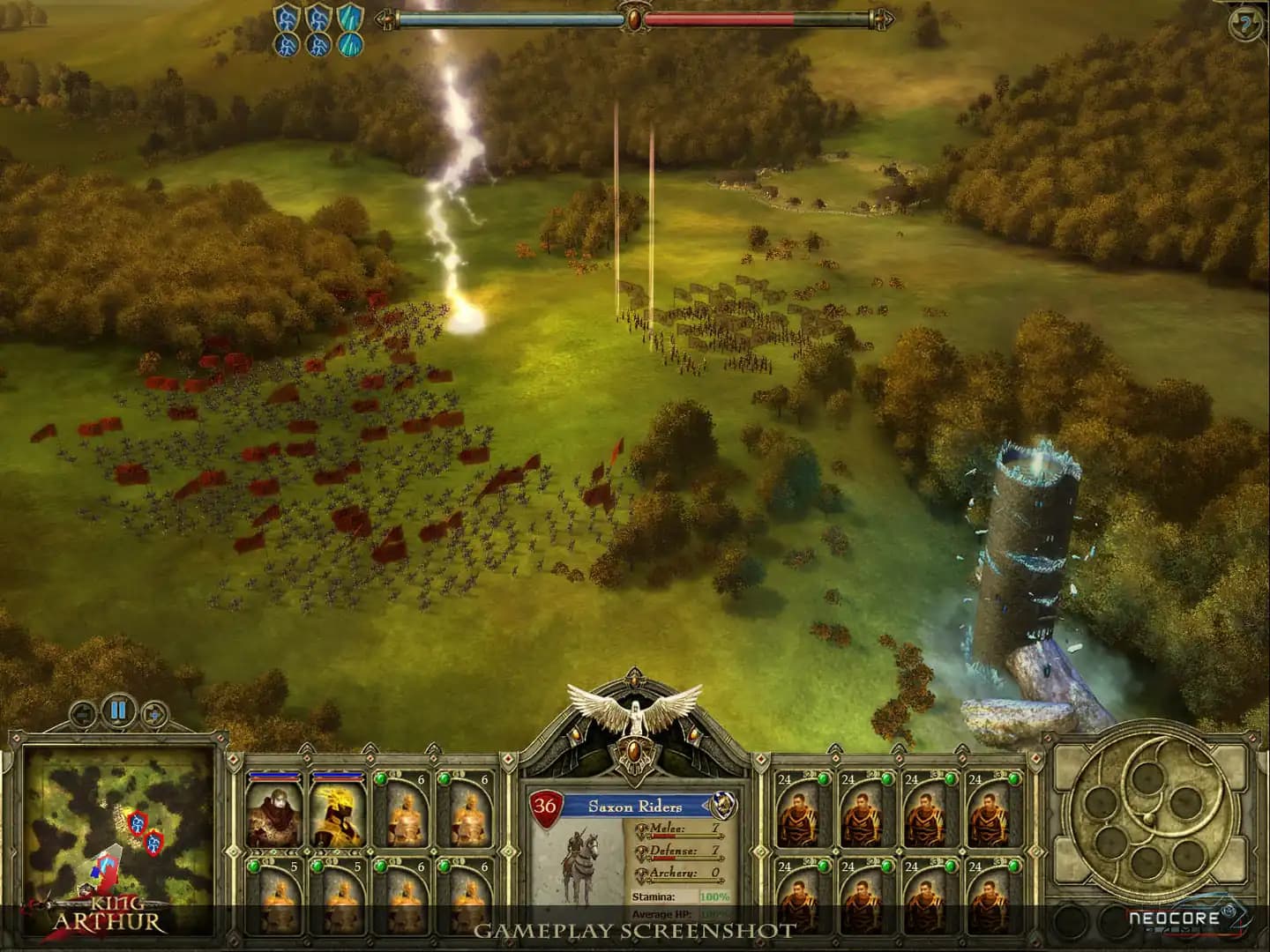
Task: Click the Saxon Riders shield crest icon
Action: coord(723,806)
